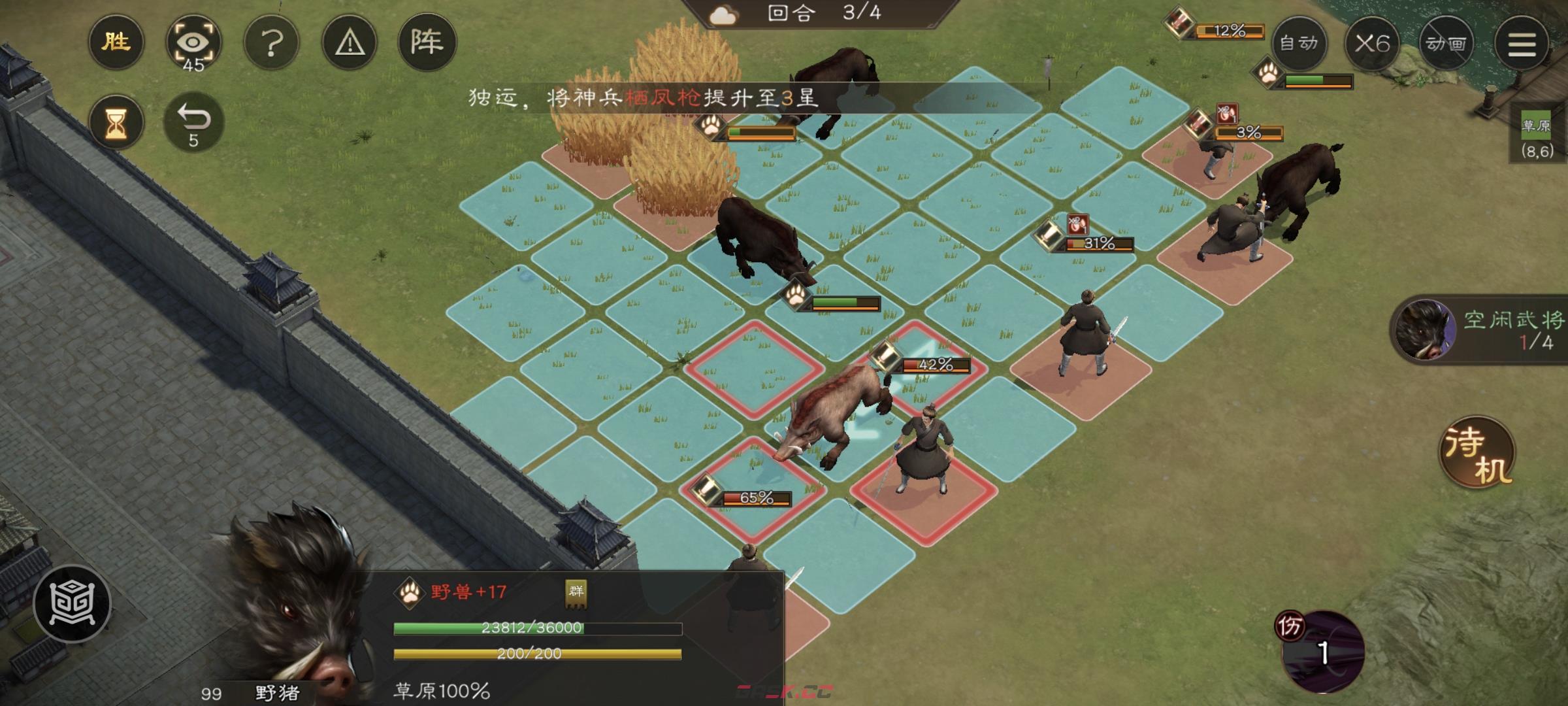Use the undo move arrow button
The height and width of the screenshot is (706, 1568).
point(193,123)
